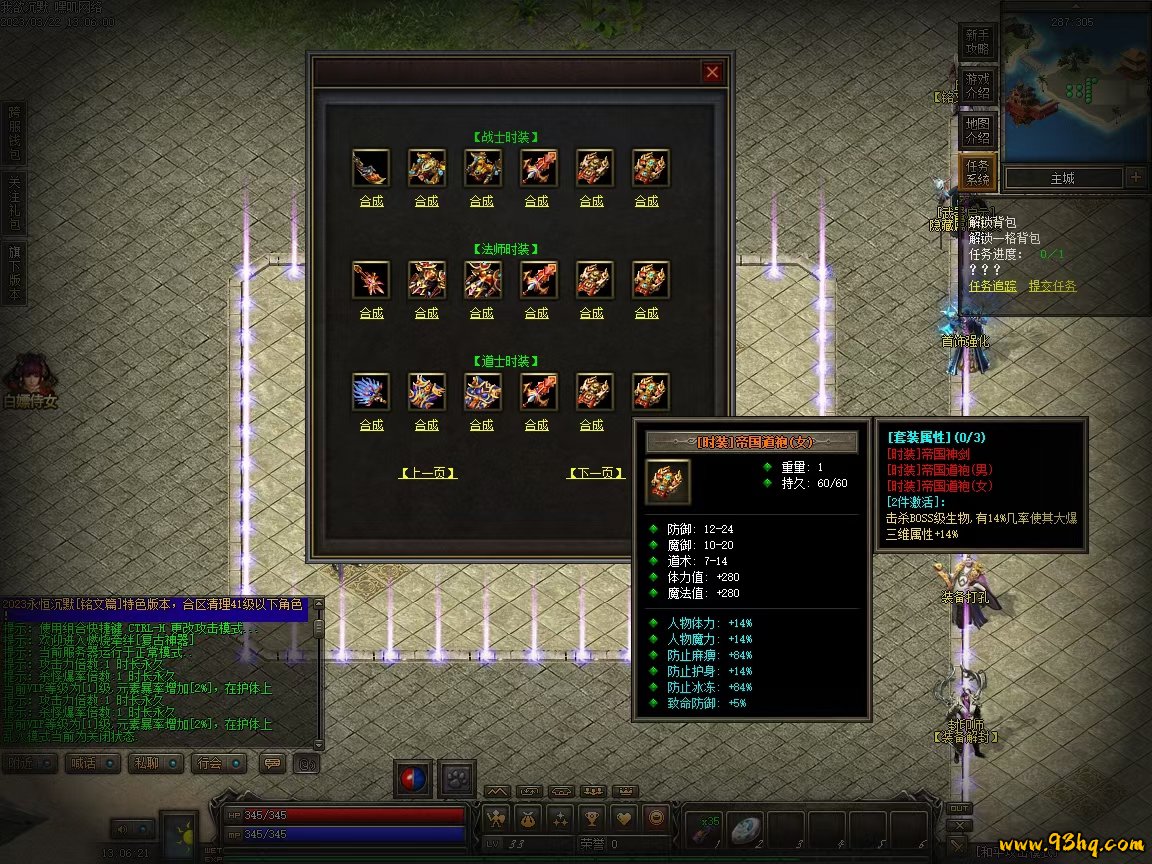Open the 地图介绍 map introduction
Viewport: 1152px width, 864px height.
977,130
